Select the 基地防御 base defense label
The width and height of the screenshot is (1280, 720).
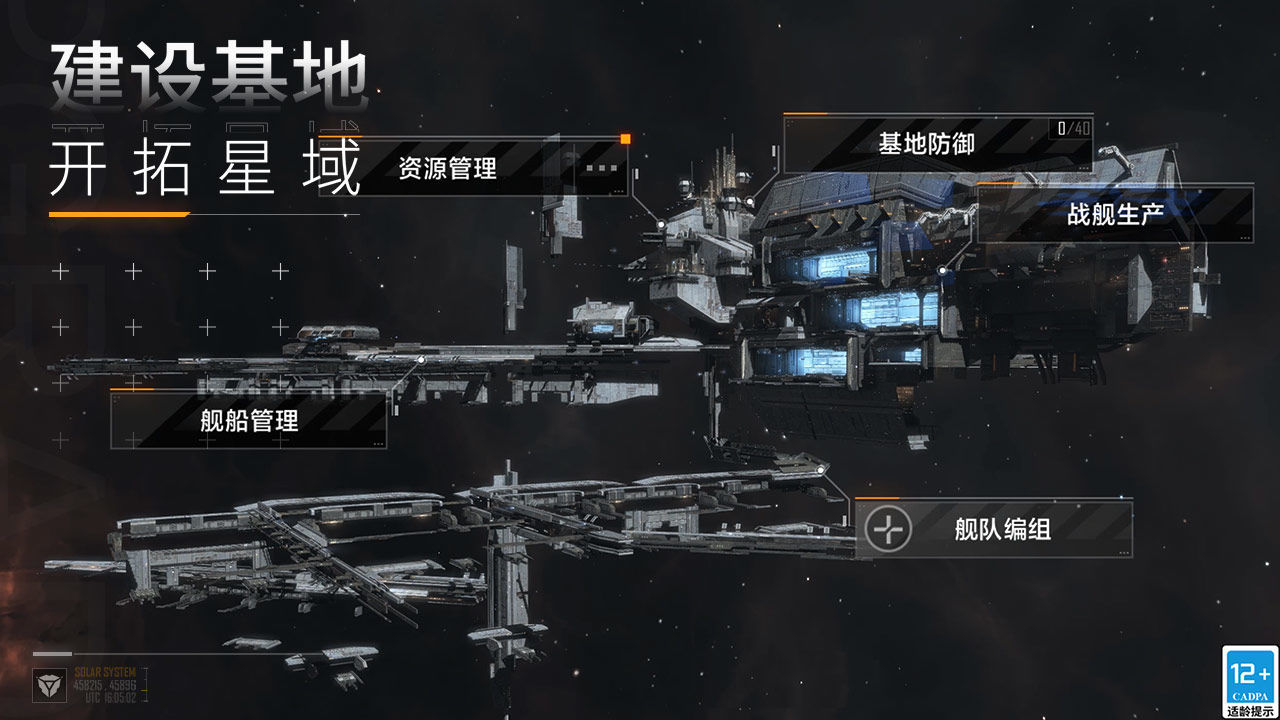coord(928,142)
